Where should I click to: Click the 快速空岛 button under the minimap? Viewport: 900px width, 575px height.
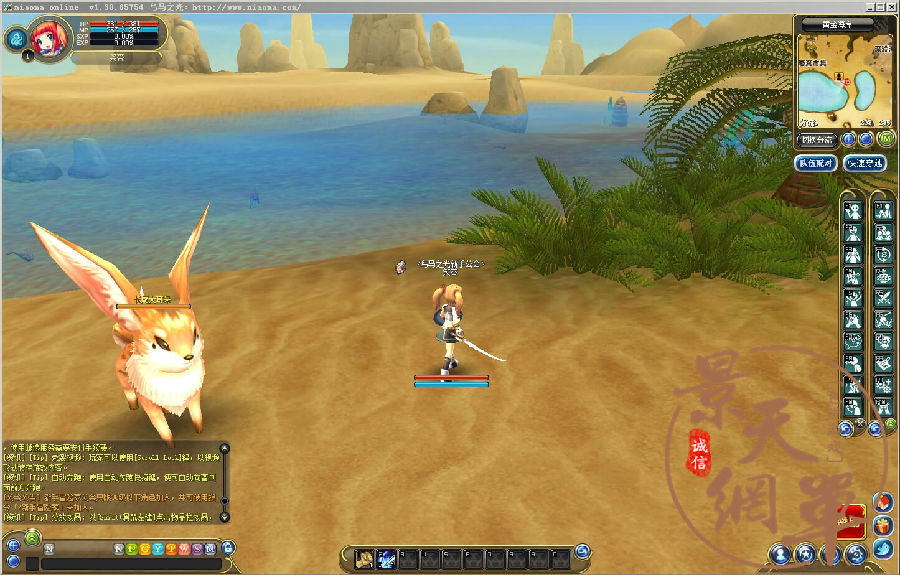click(864, 162)
